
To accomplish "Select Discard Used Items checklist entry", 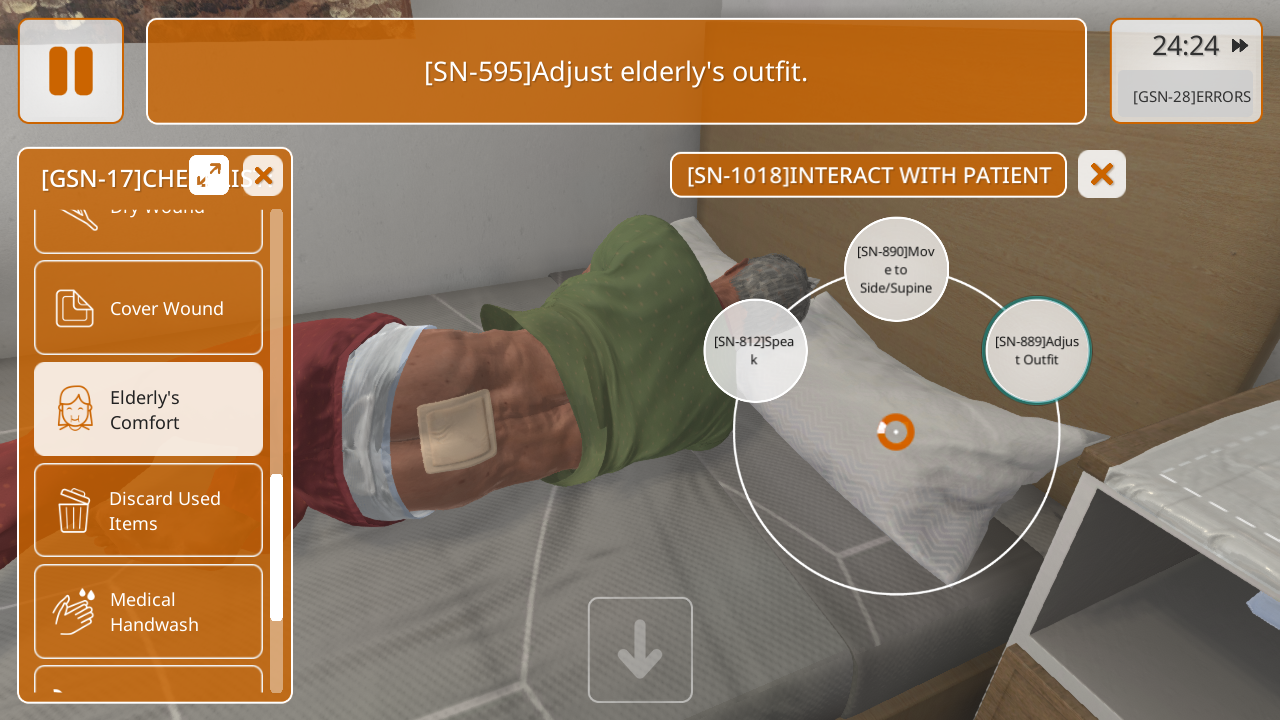I will coord(148,510).
